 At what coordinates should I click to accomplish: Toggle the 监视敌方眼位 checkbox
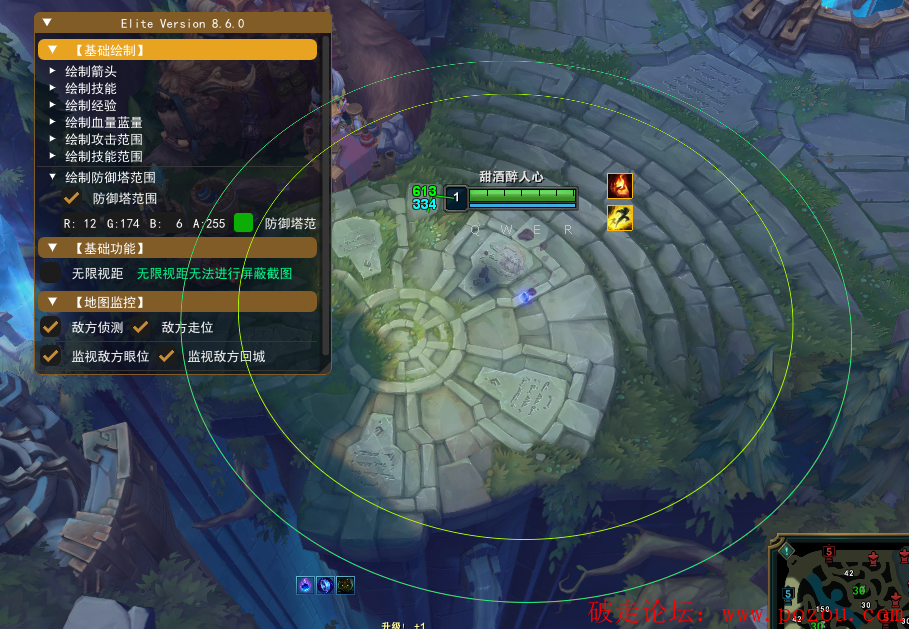coord(51,356)
